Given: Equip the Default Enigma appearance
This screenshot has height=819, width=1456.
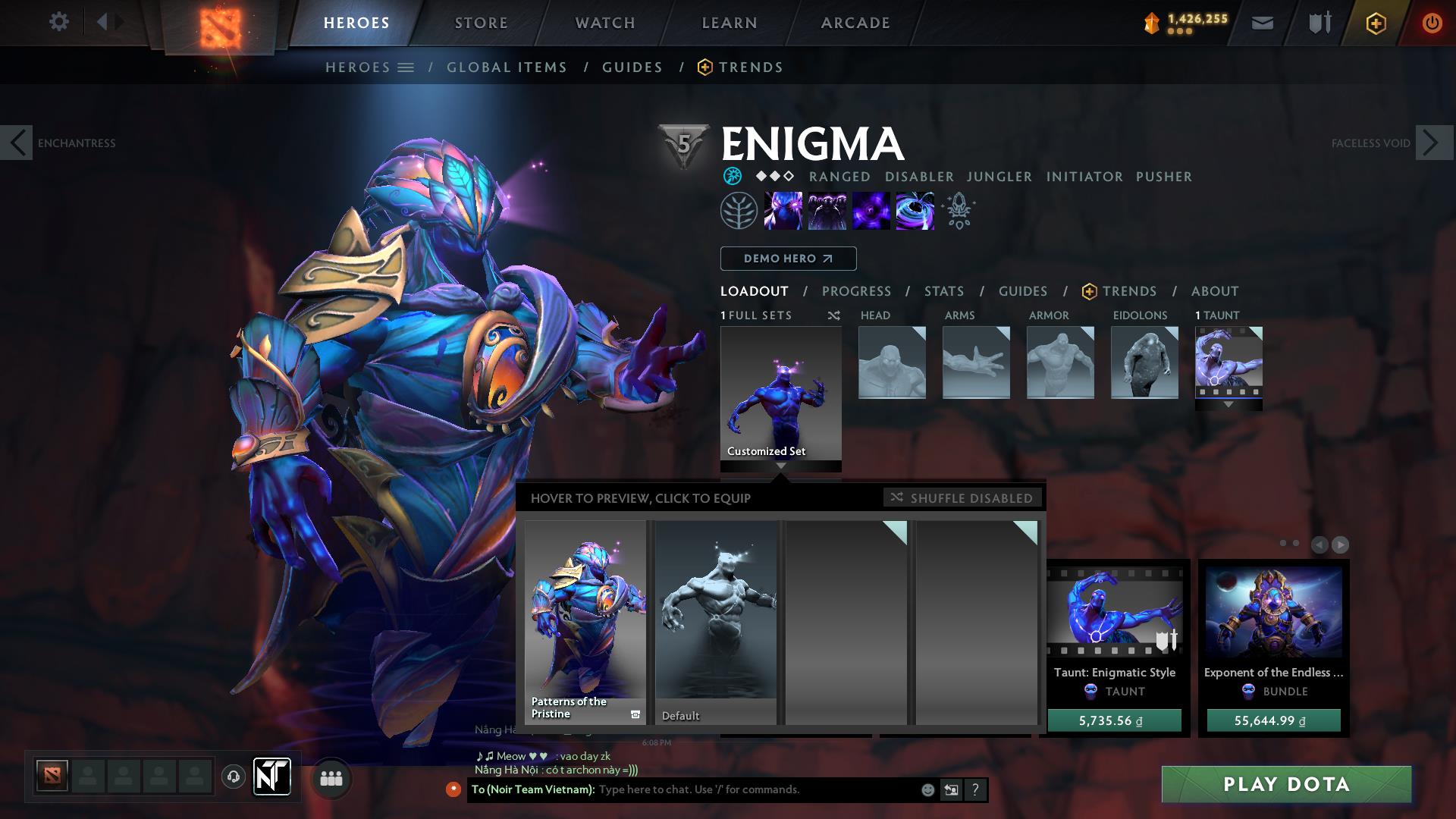Looking at the screenshot, I should (x=715, y=622).
